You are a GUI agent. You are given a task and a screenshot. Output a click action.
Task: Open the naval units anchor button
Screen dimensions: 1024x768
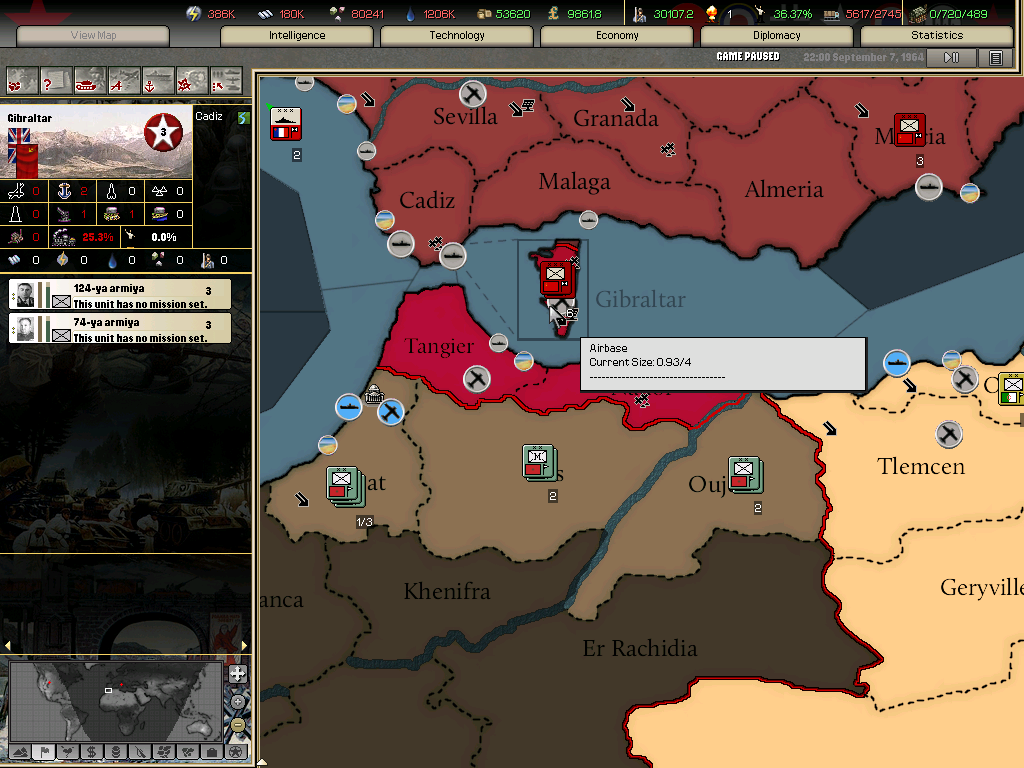click(158, 79)
